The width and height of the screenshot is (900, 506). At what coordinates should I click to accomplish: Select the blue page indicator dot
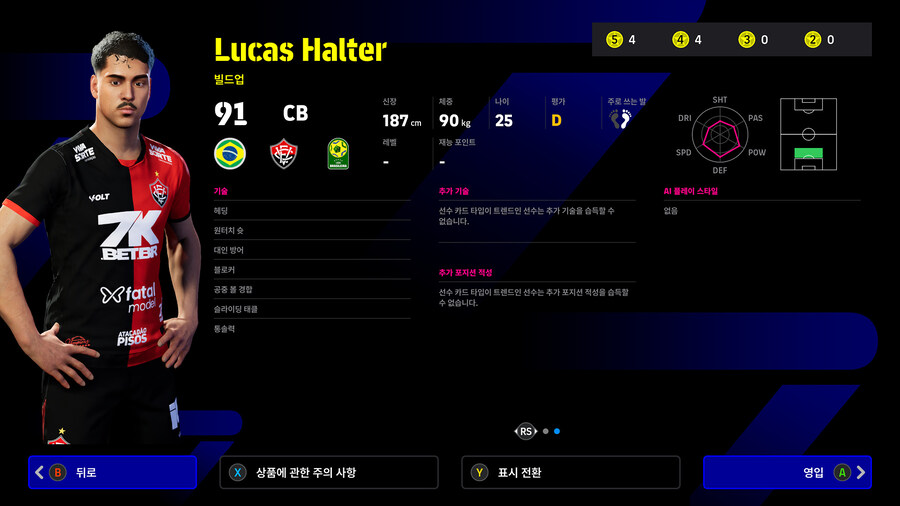point(557,431)
